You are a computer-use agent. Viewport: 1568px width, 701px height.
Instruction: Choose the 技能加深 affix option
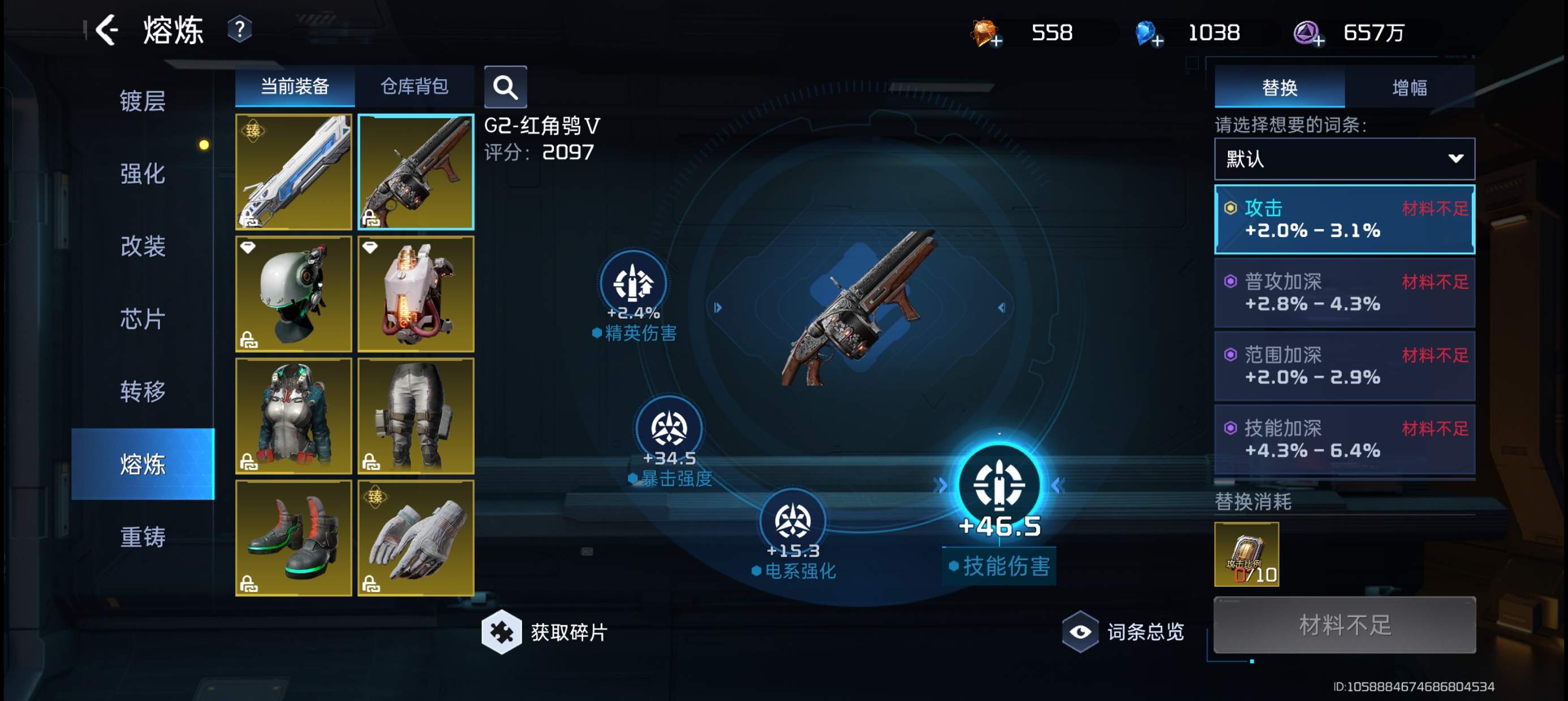click(1344, 439)
